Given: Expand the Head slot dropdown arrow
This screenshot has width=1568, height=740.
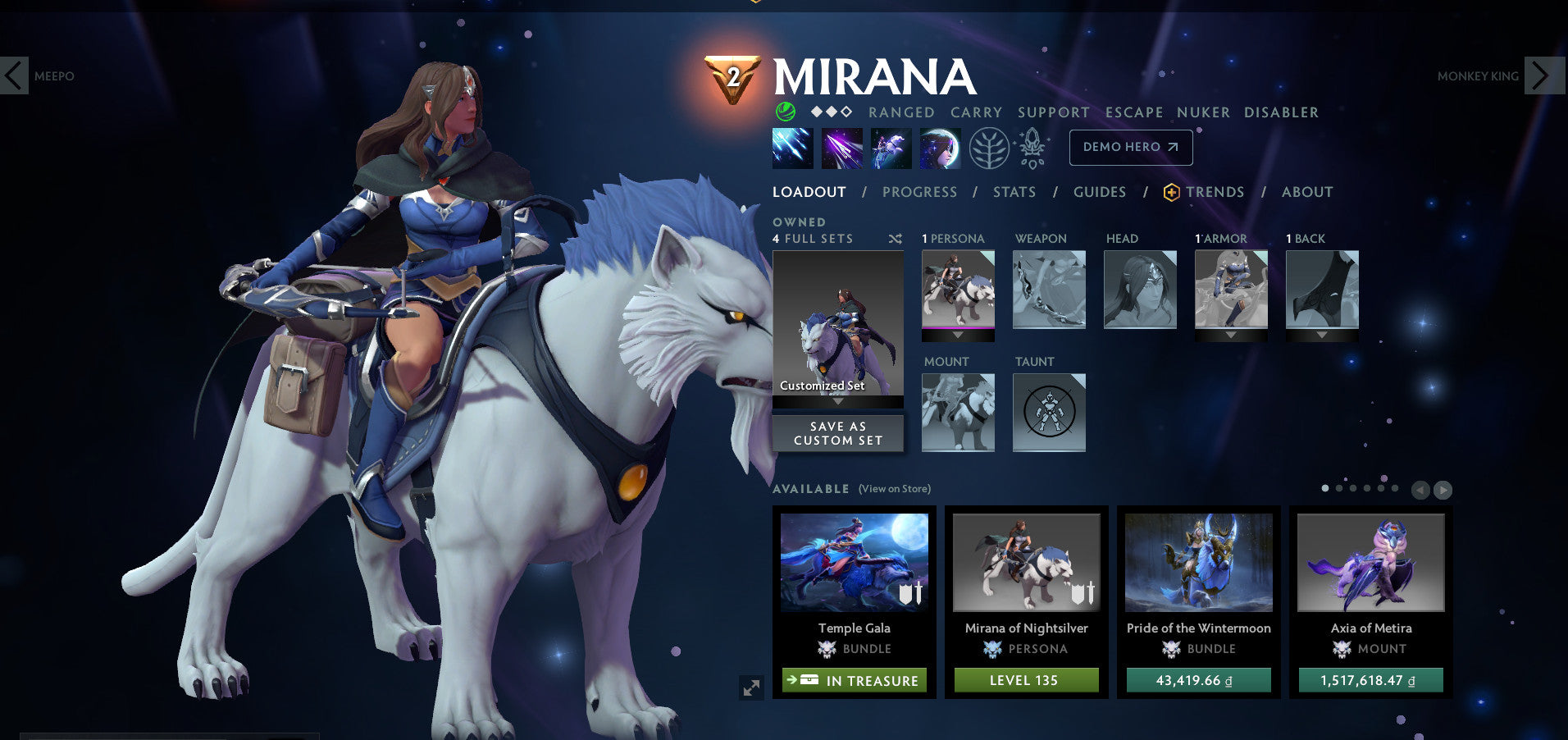Looking at the screenshot, I should (1140, 335).
